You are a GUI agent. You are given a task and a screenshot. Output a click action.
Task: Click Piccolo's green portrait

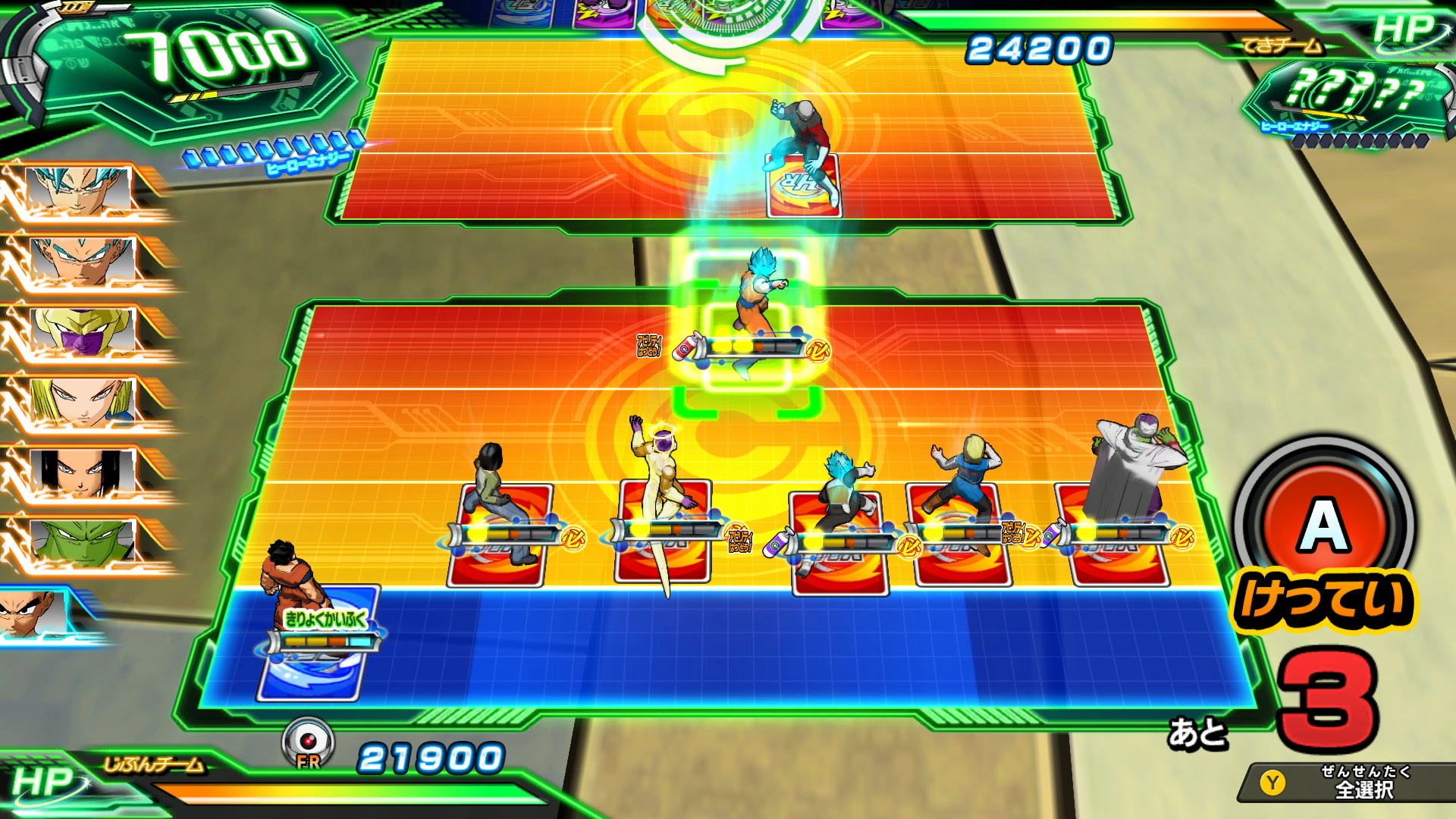tap(82, 541)
